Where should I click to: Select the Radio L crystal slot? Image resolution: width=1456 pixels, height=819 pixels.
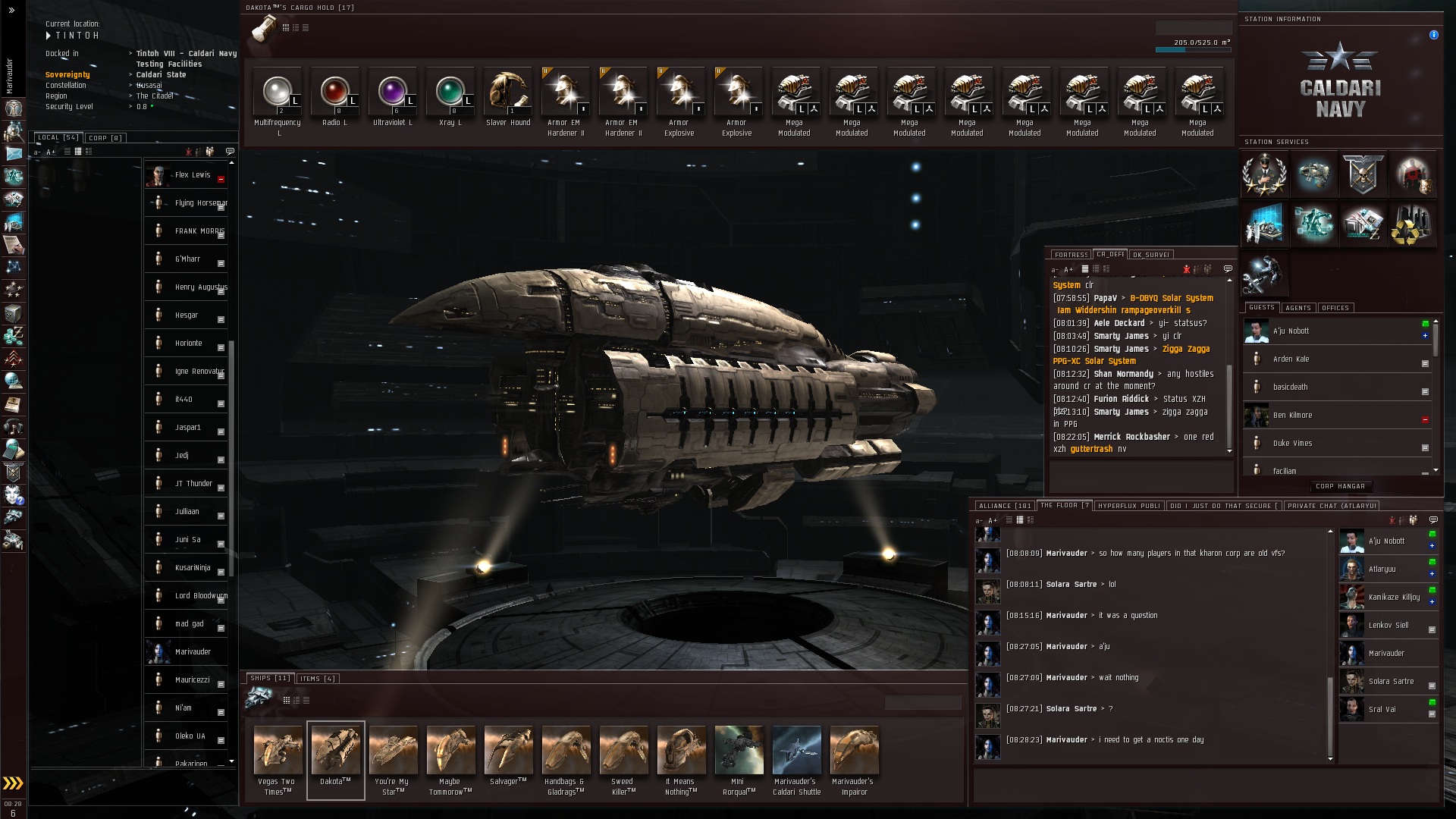(x=335, y=93)
